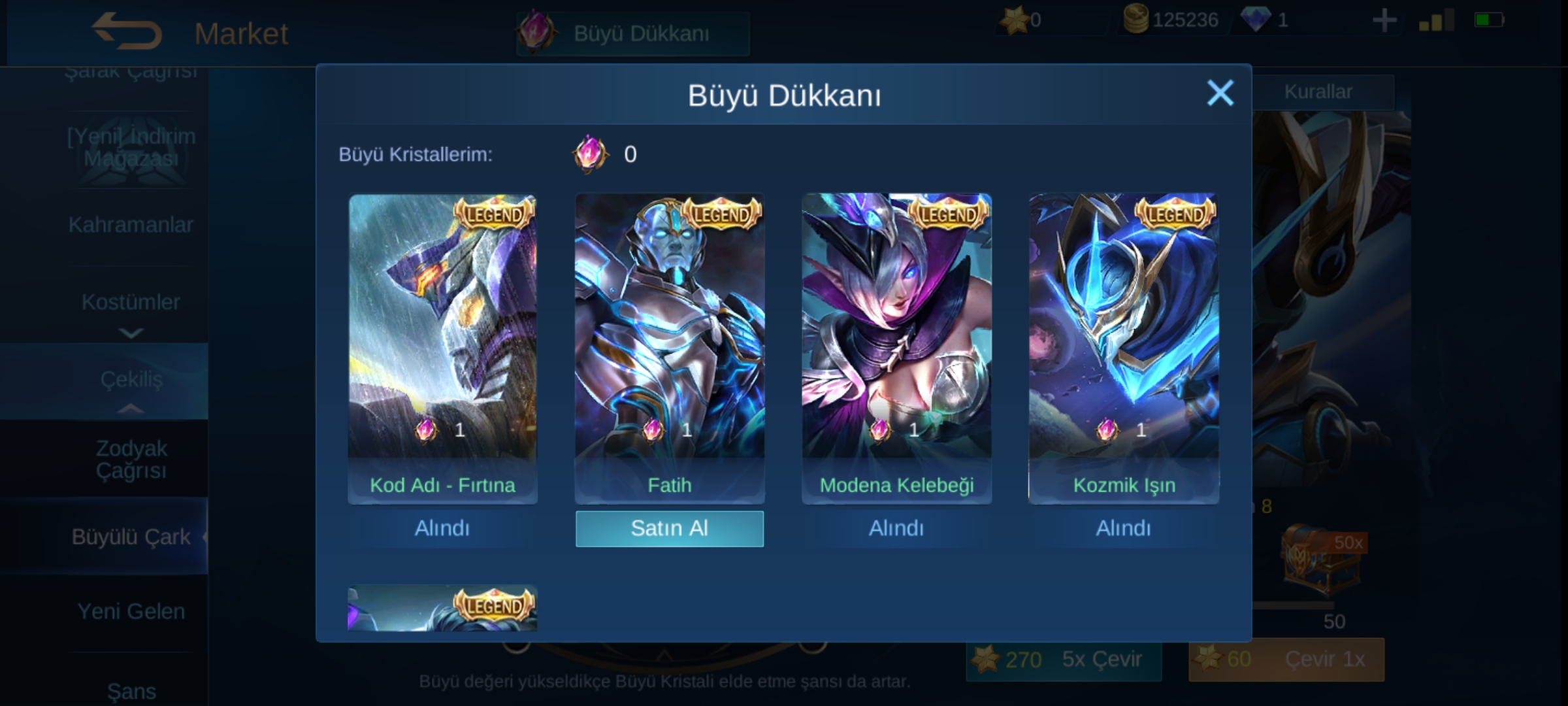Viewport: 1568px width, 706px height.
Task: Select the Fatih legend skin card
Action: [669, 340]
